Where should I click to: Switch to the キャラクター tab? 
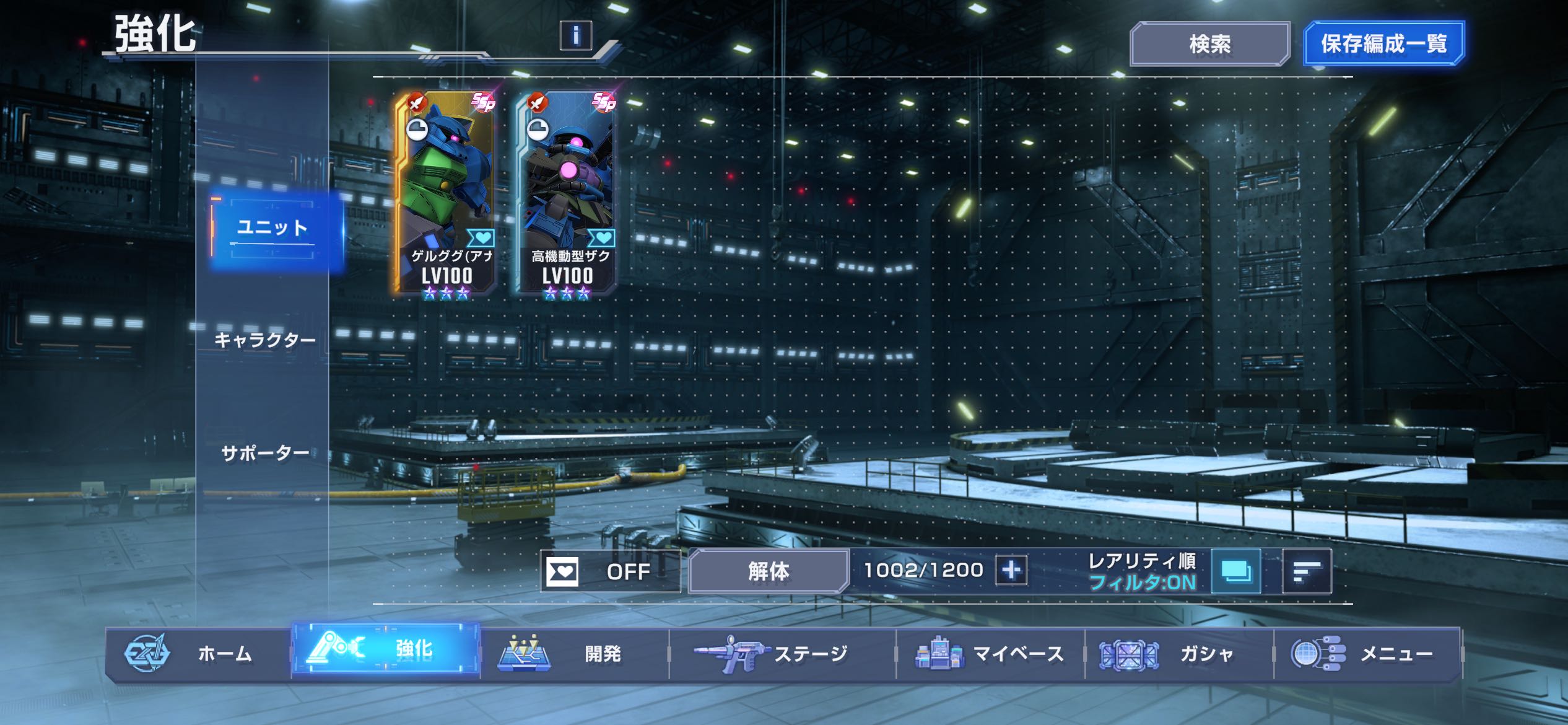click(264, 340)
